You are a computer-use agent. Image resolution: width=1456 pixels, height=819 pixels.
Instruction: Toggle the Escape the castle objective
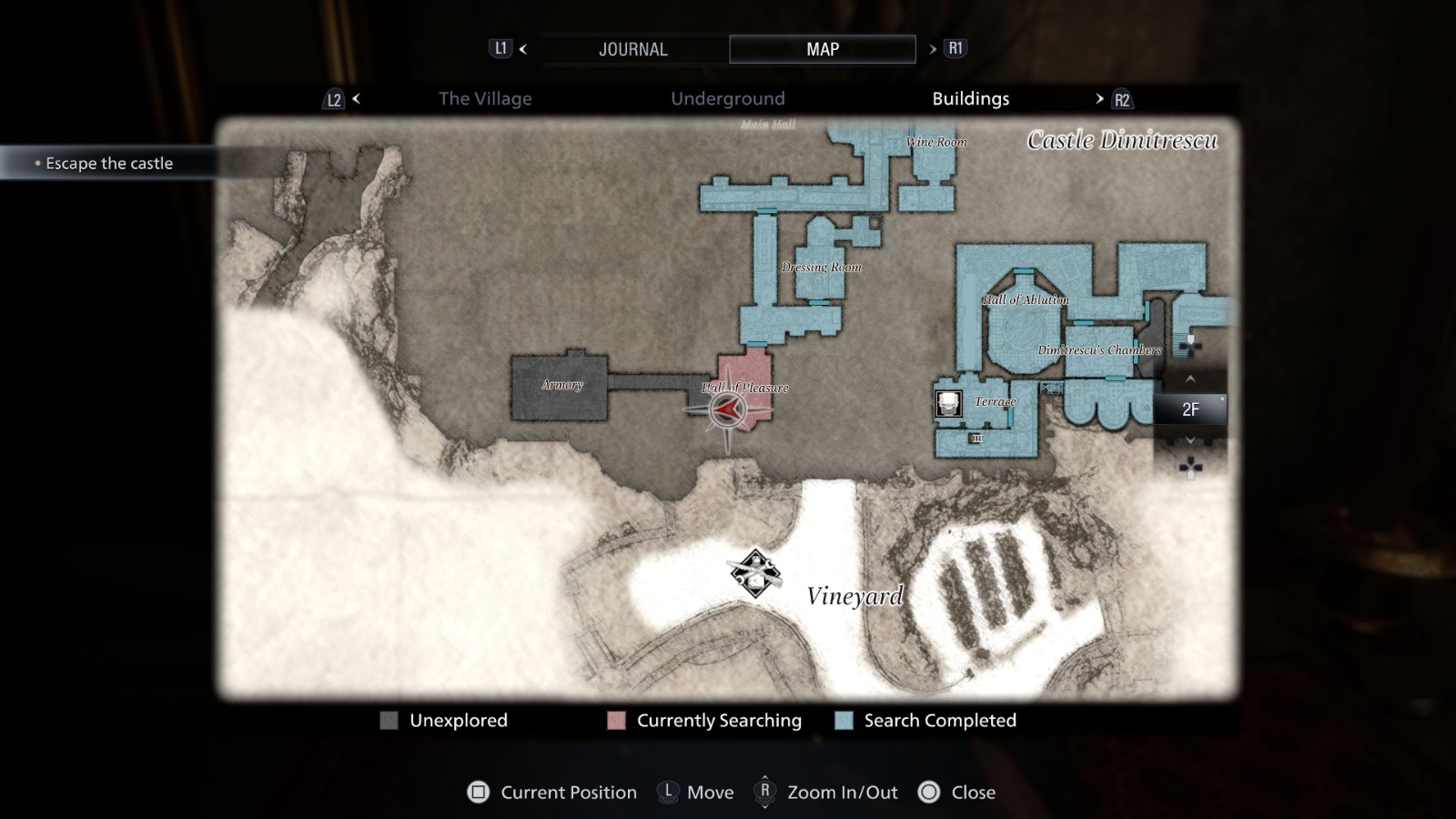tap(111, 163)
